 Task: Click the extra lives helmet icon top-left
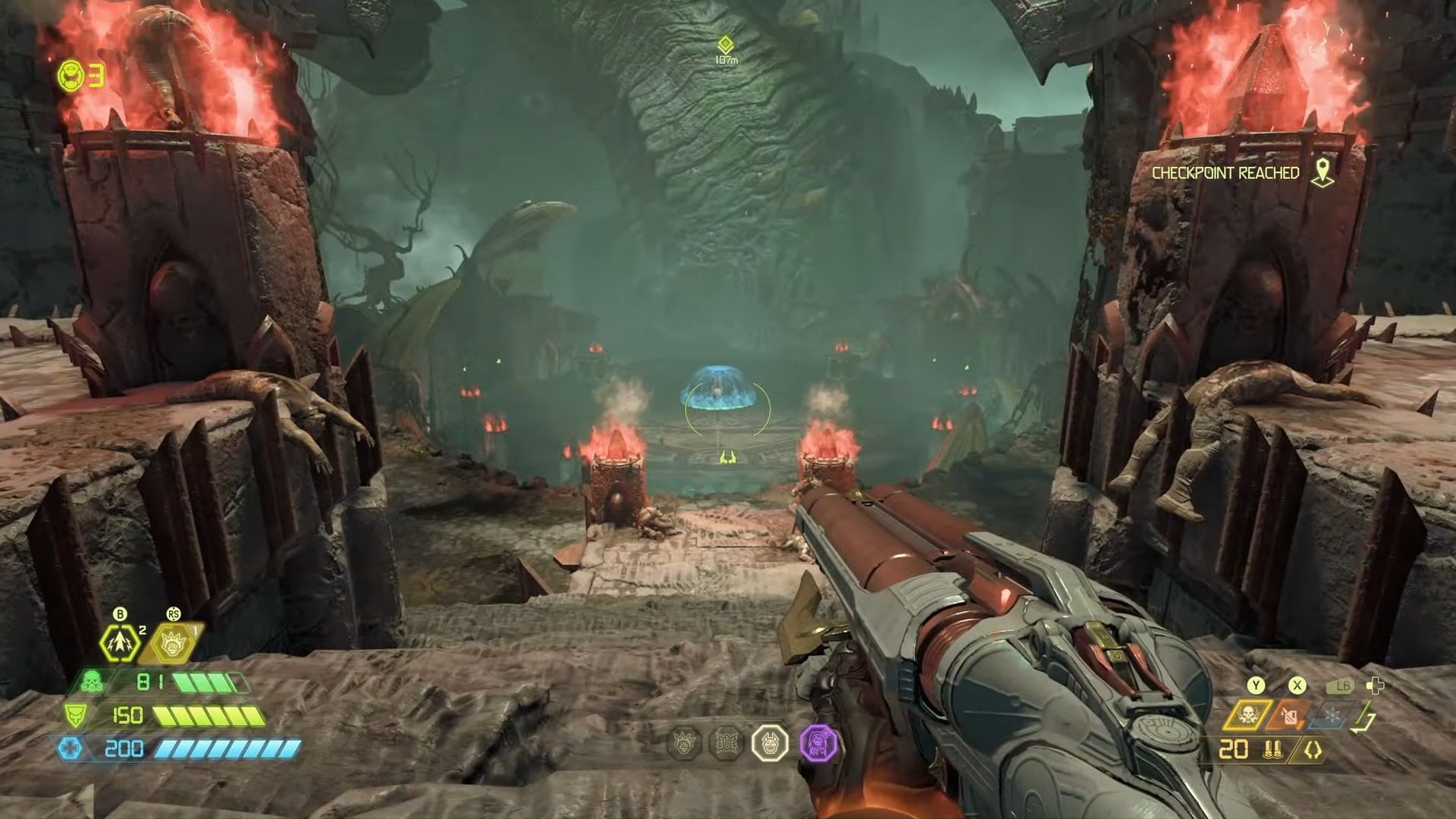click(x=72, y=76)
